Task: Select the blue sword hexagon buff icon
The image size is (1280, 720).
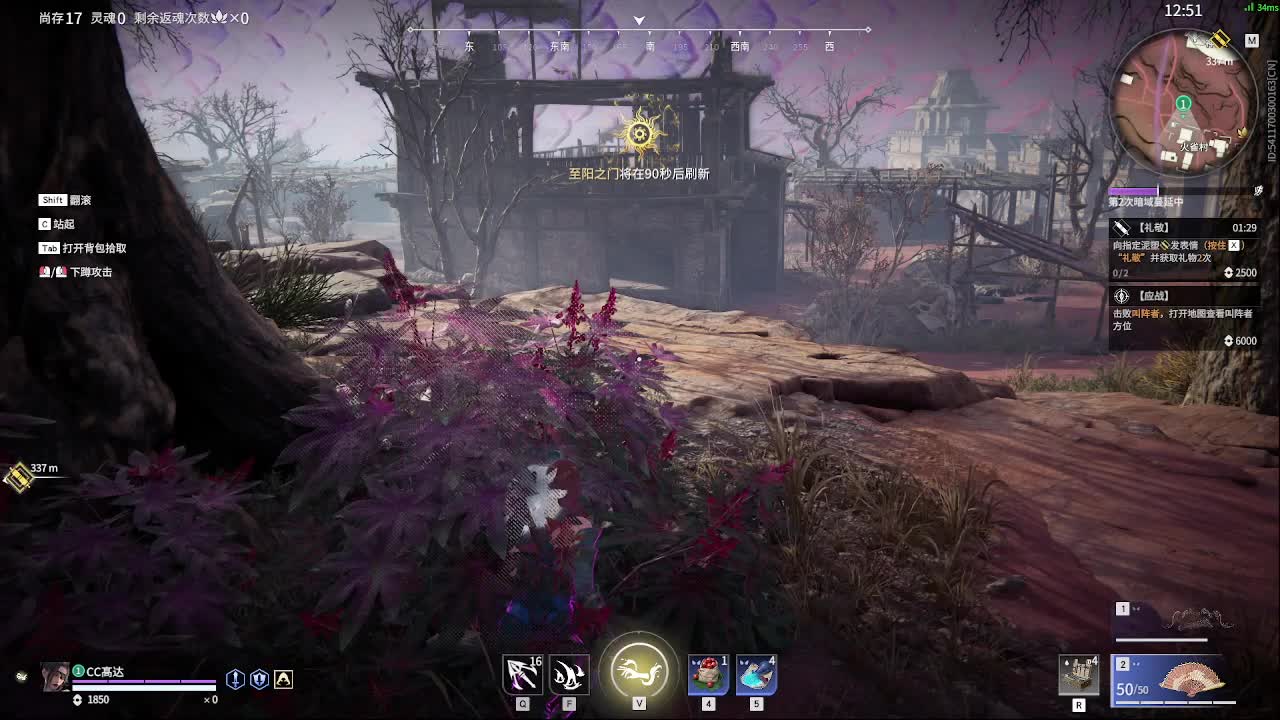Action: (235, 679)
